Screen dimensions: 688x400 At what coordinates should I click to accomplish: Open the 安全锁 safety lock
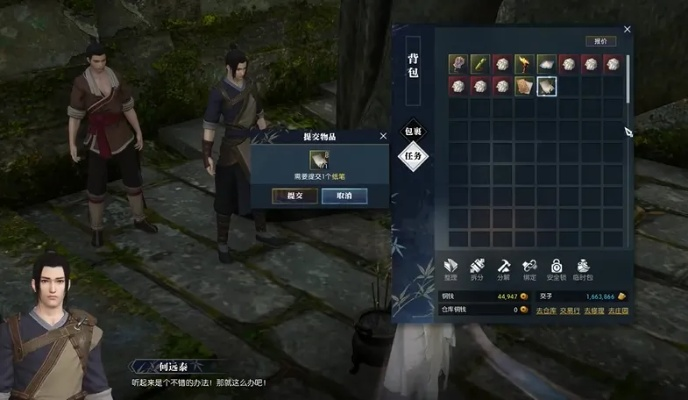point(558,269)
